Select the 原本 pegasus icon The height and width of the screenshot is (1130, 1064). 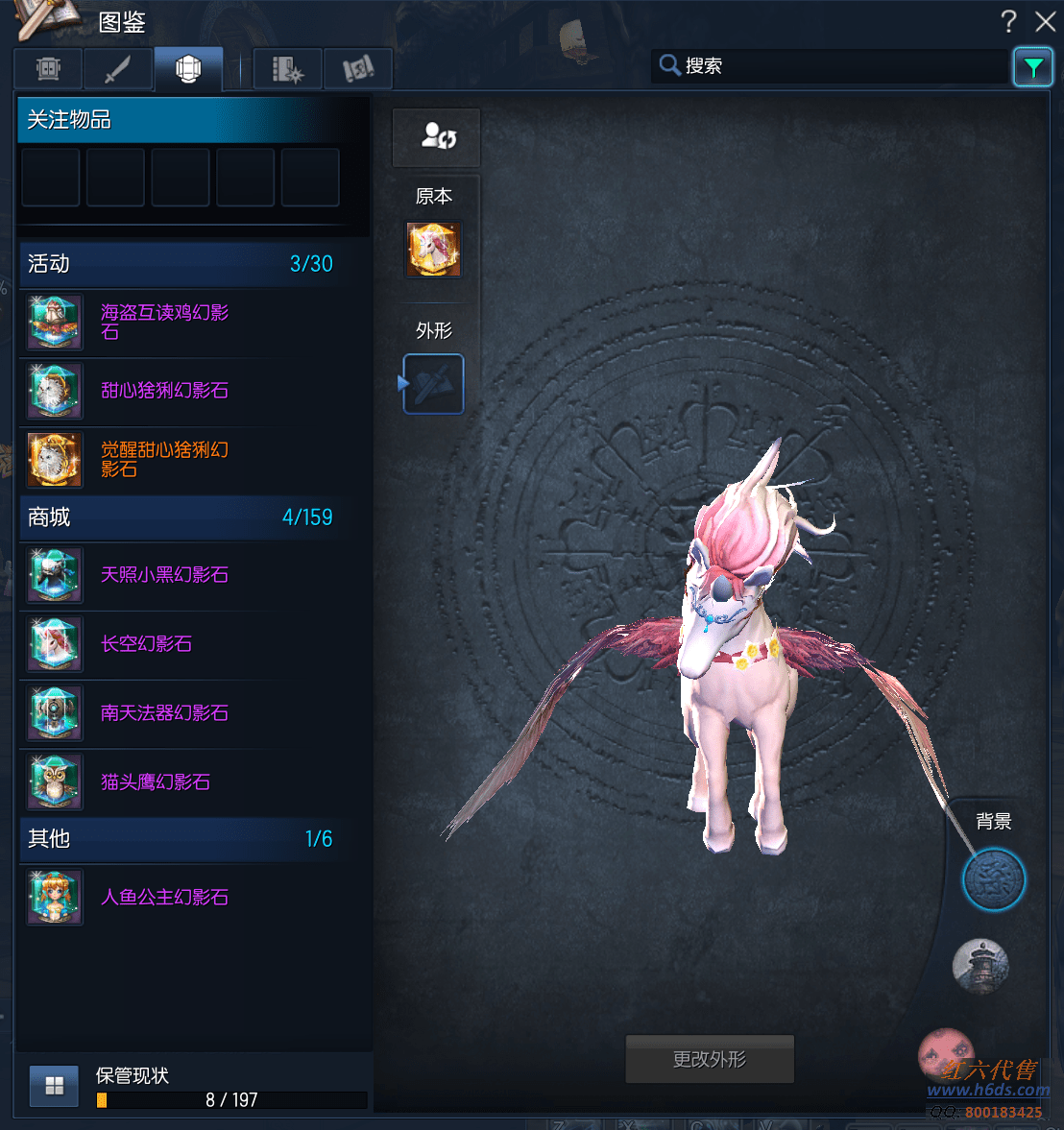434,250
